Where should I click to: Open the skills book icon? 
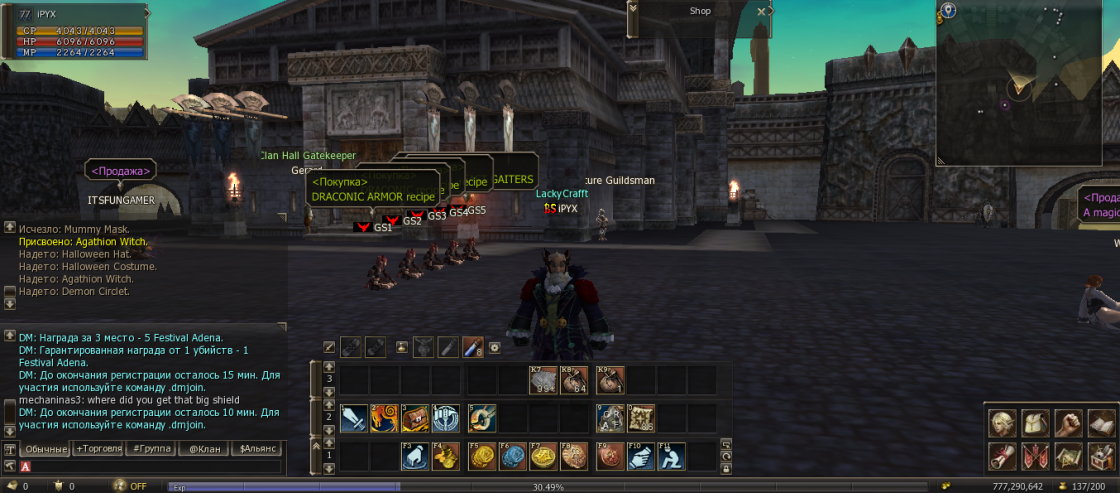[x=1102, y=424]
